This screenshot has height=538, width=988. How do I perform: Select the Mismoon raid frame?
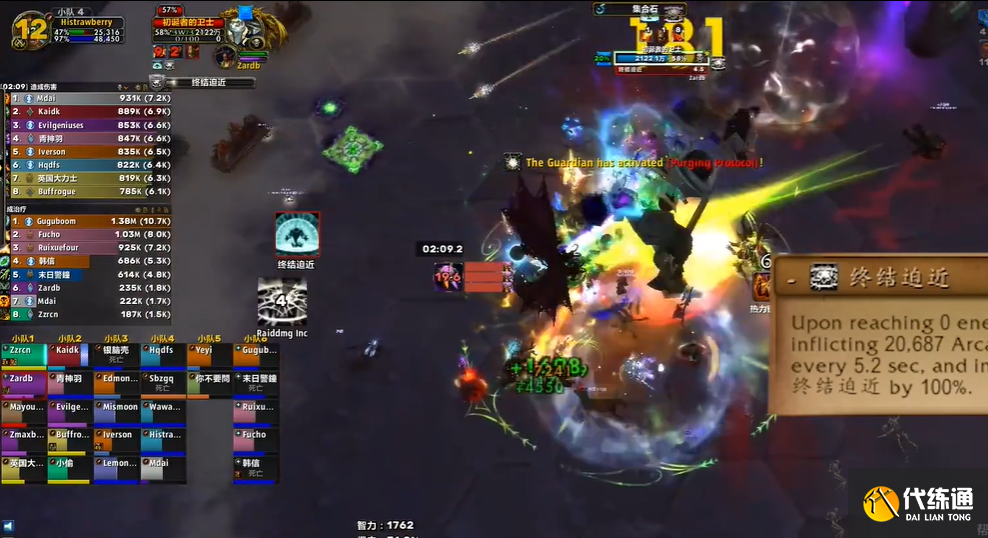pos(116,413)
